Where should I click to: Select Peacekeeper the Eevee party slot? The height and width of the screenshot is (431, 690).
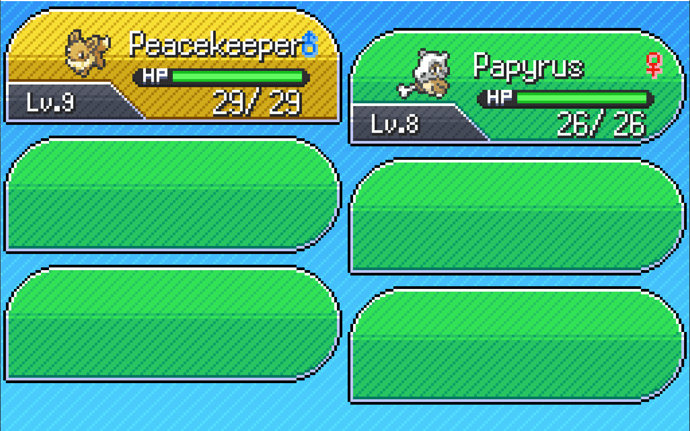tap(172, 66)
